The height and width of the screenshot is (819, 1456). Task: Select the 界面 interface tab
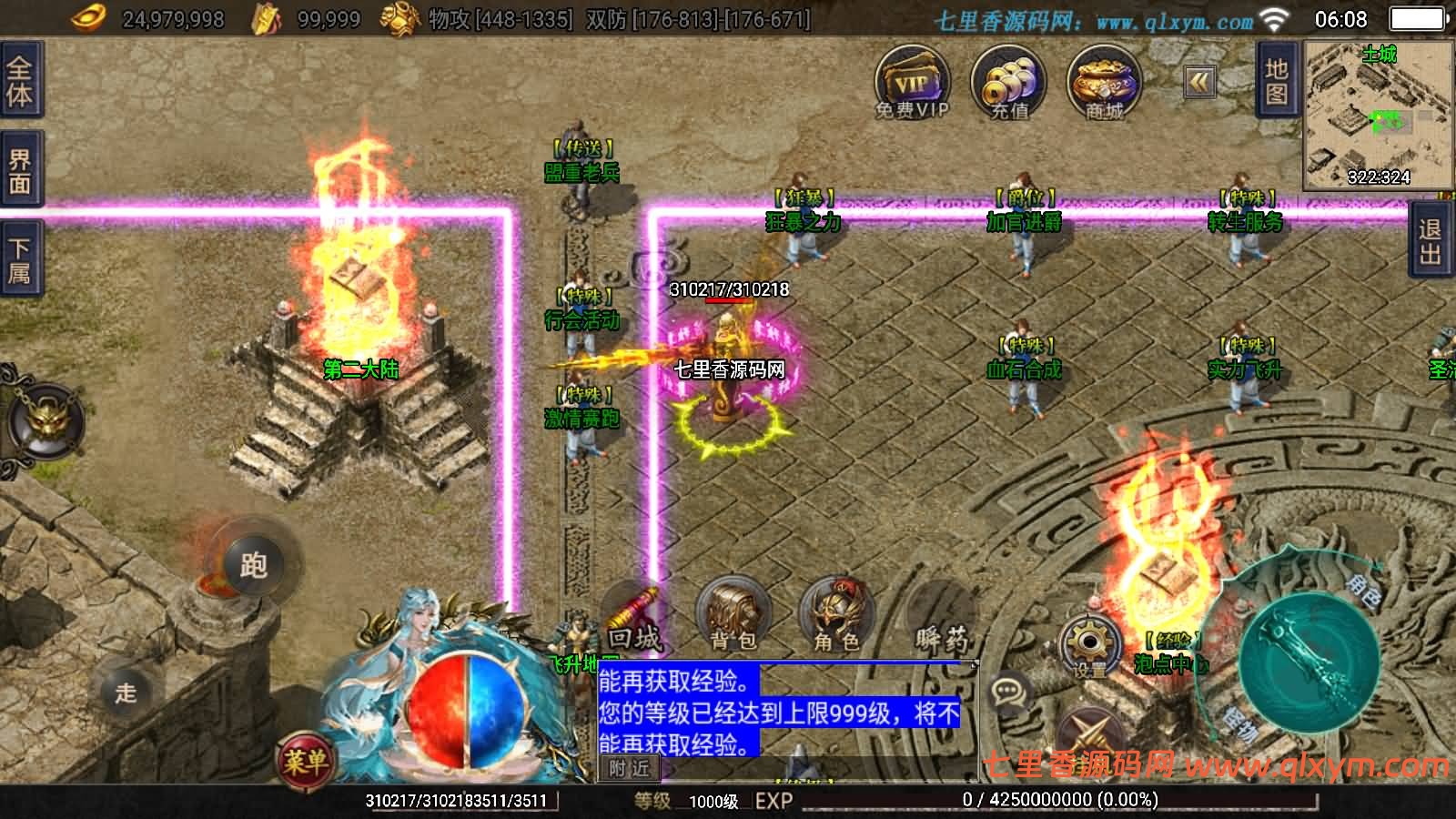(x=20, y=169)
